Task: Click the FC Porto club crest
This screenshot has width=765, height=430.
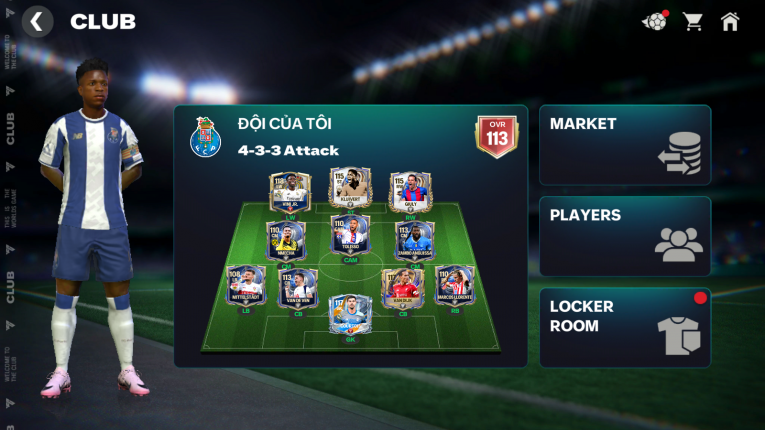Action: pos(205,138)
